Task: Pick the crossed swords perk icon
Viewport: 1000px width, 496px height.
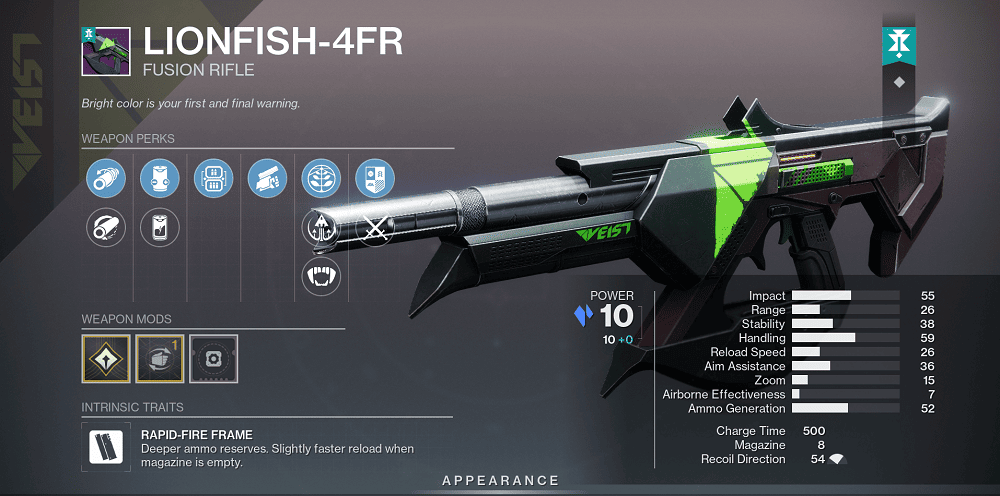Action: pos(375,228)
